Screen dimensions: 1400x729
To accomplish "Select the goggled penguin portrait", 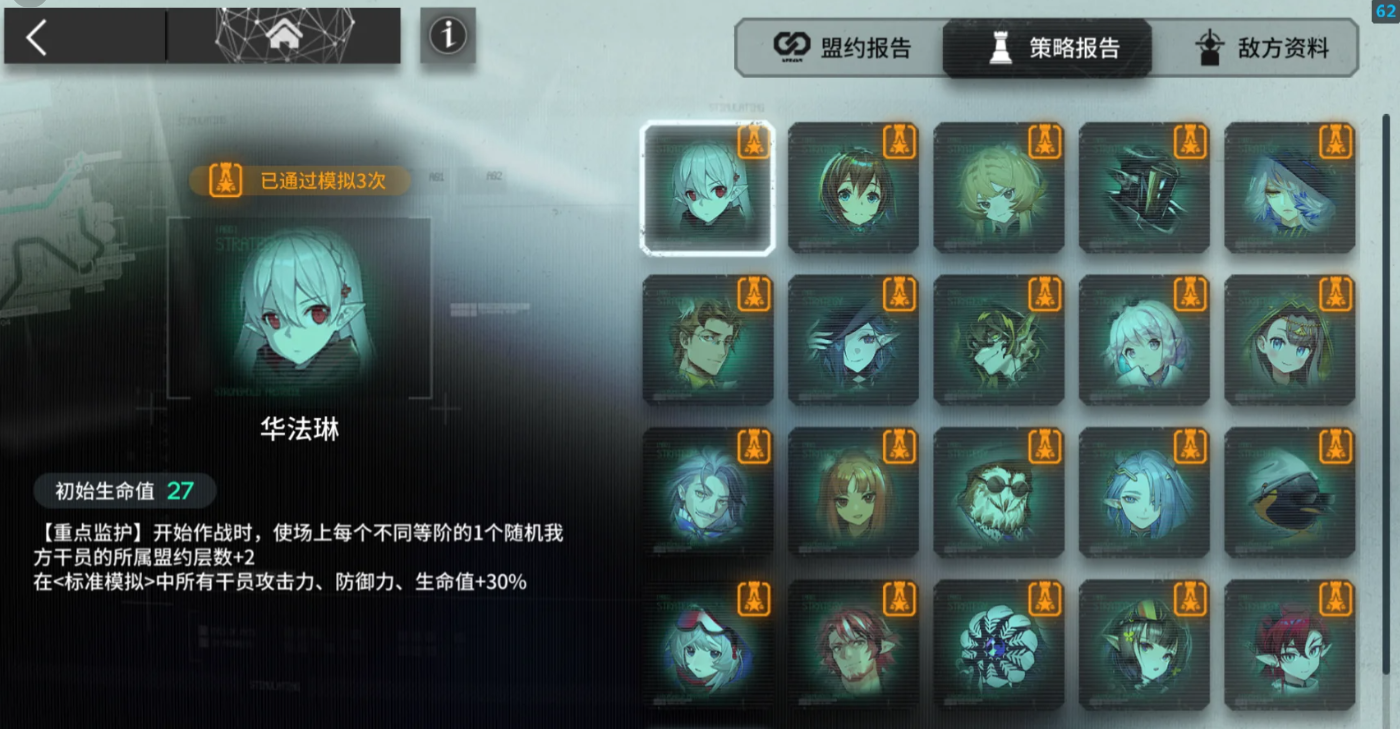I will 1289,491.
